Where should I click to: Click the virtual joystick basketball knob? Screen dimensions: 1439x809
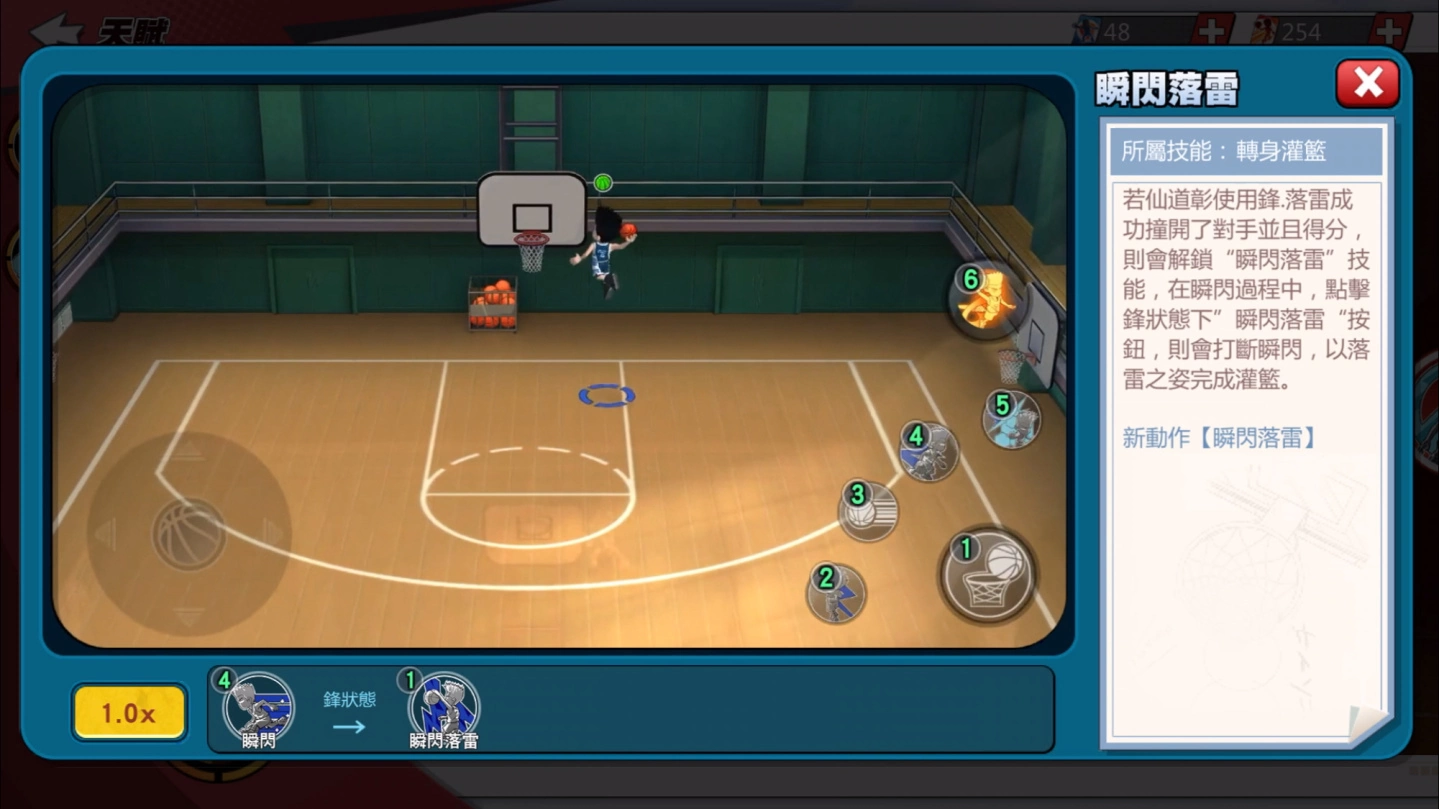coord(188,534)
